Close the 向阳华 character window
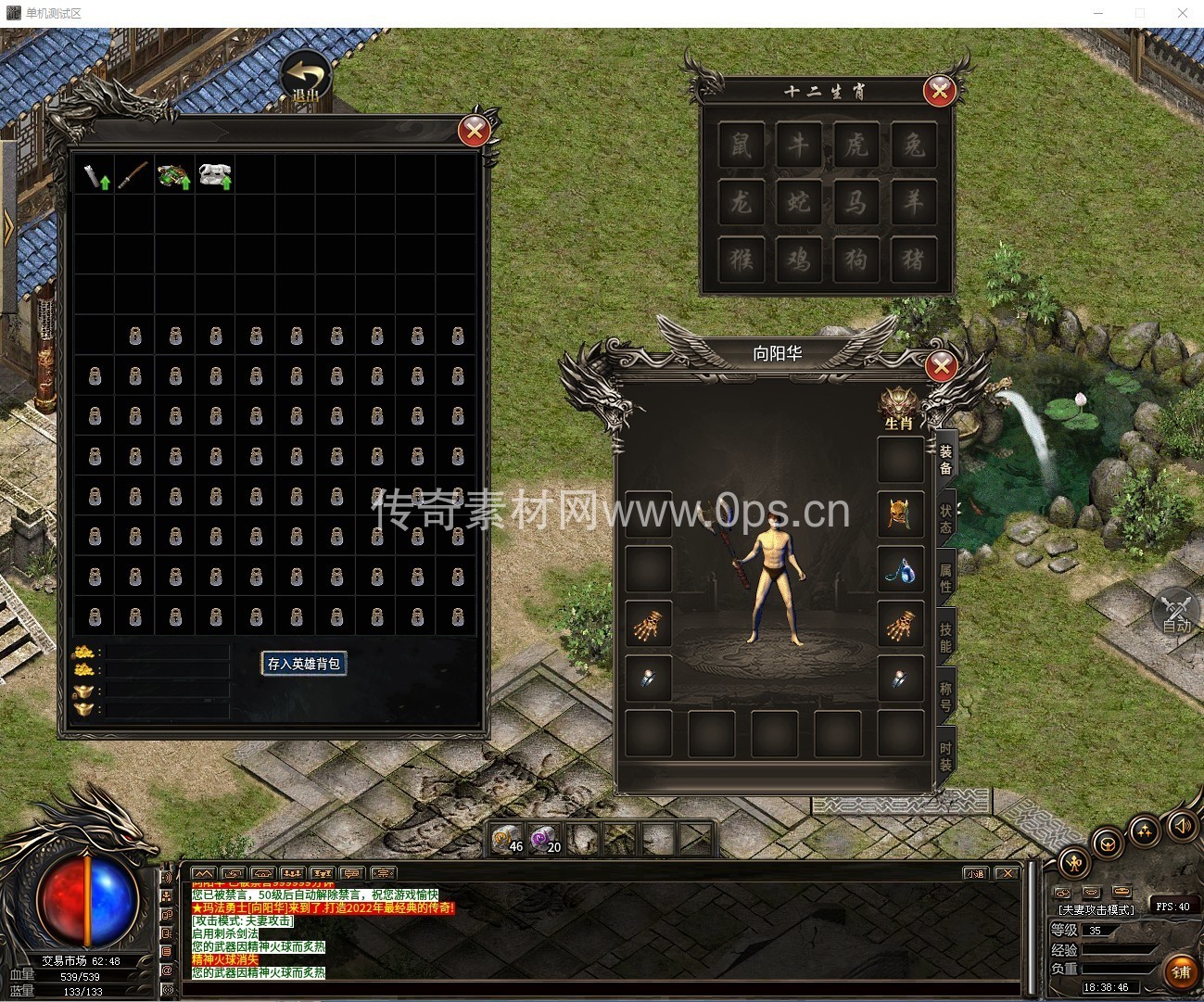 [941, 366]
